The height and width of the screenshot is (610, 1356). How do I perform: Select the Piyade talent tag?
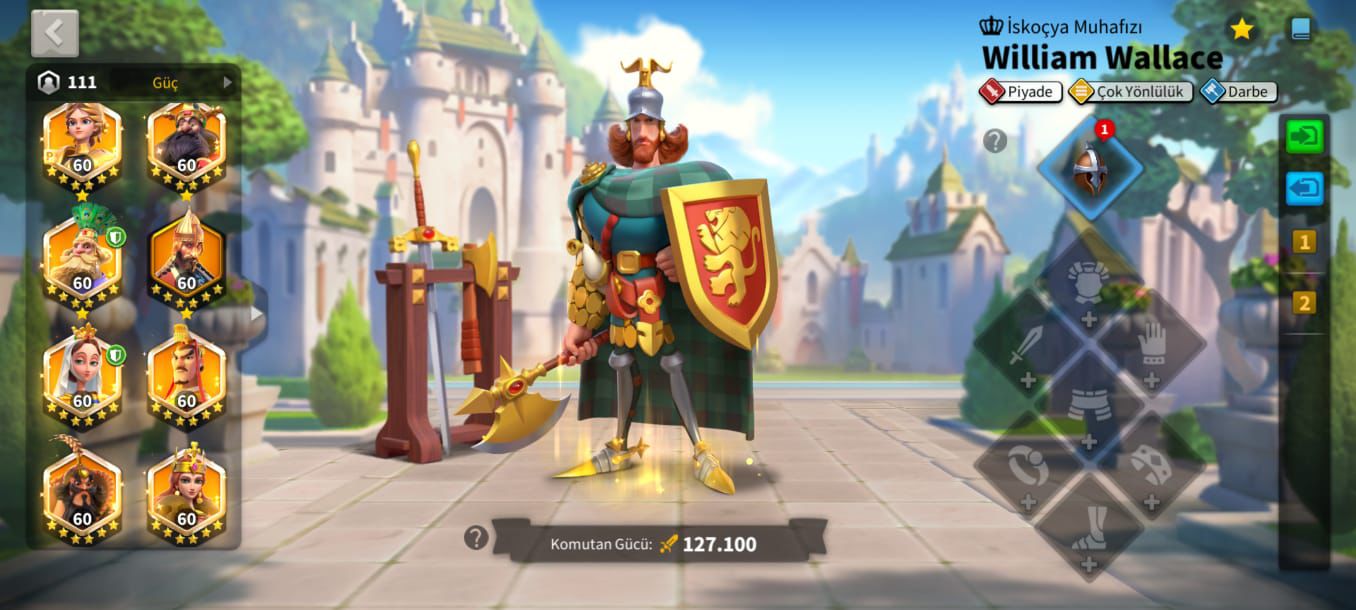click(1021, 92)
